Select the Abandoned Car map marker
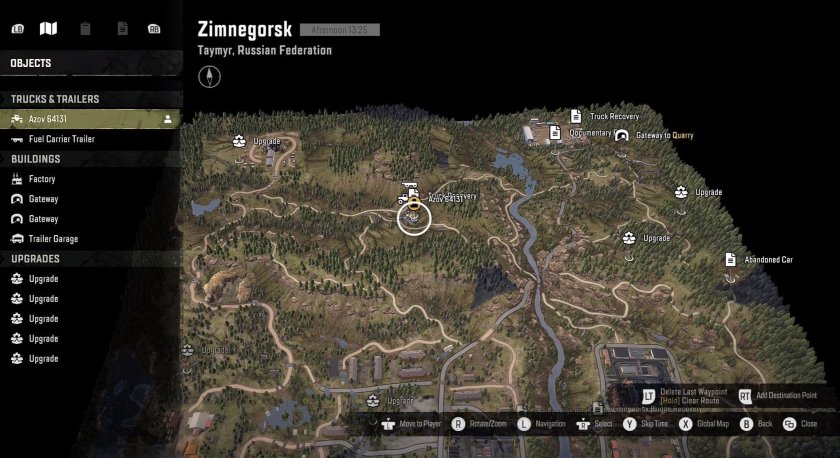The height and width of the screenshot is (458, 840). pos(731,259)
